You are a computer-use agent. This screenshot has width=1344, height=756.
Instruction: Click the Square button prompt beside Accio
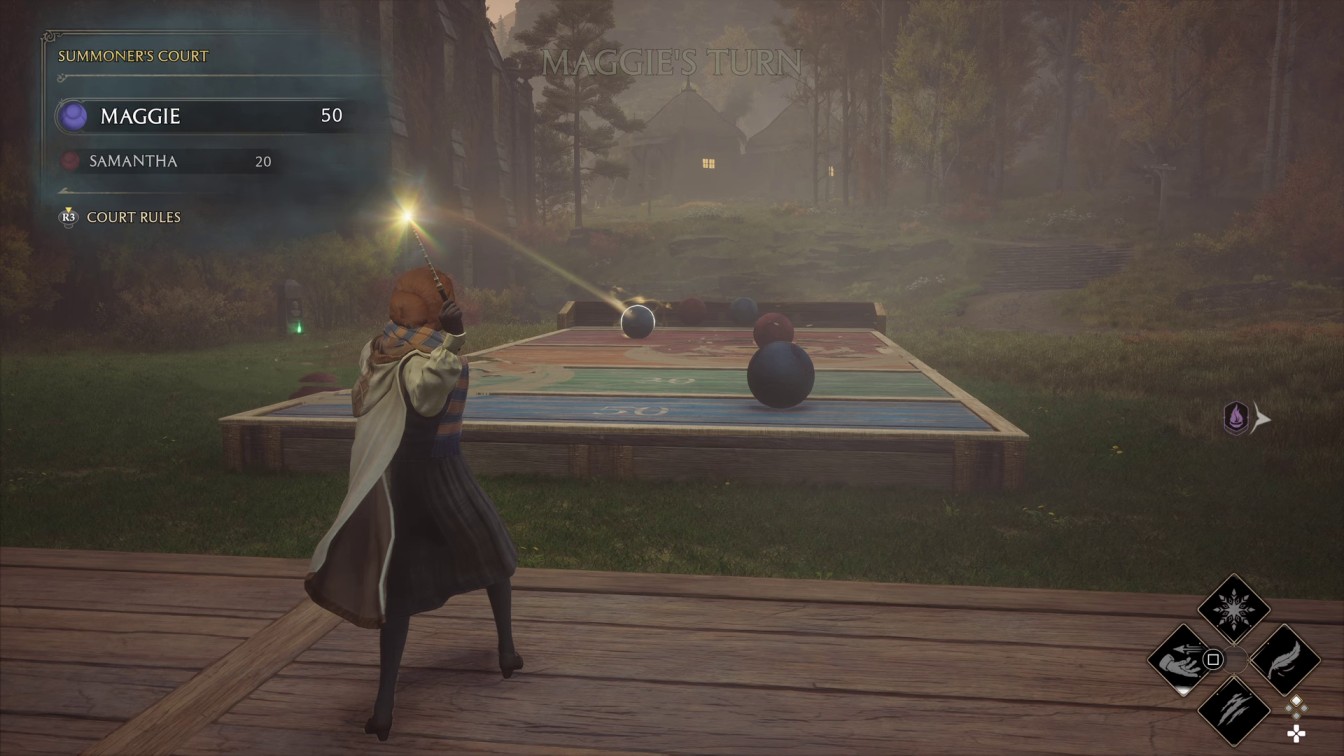point(1212,660)
